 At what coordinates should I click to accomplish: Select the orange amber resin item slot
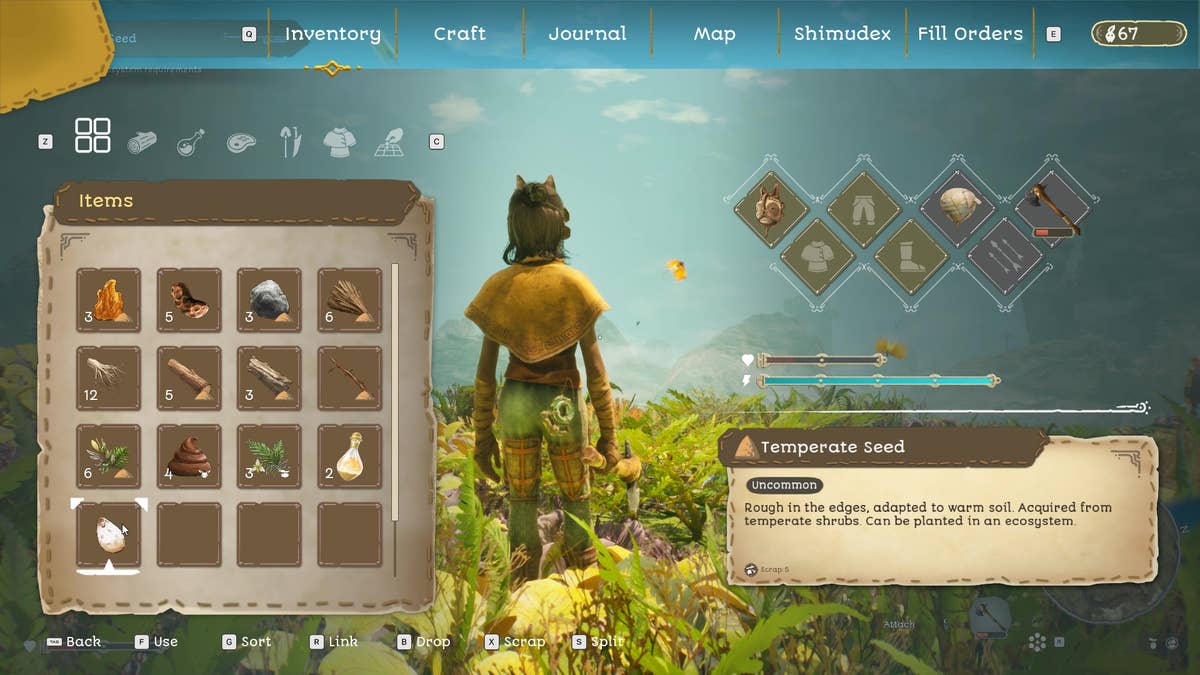tap(109, 300)
